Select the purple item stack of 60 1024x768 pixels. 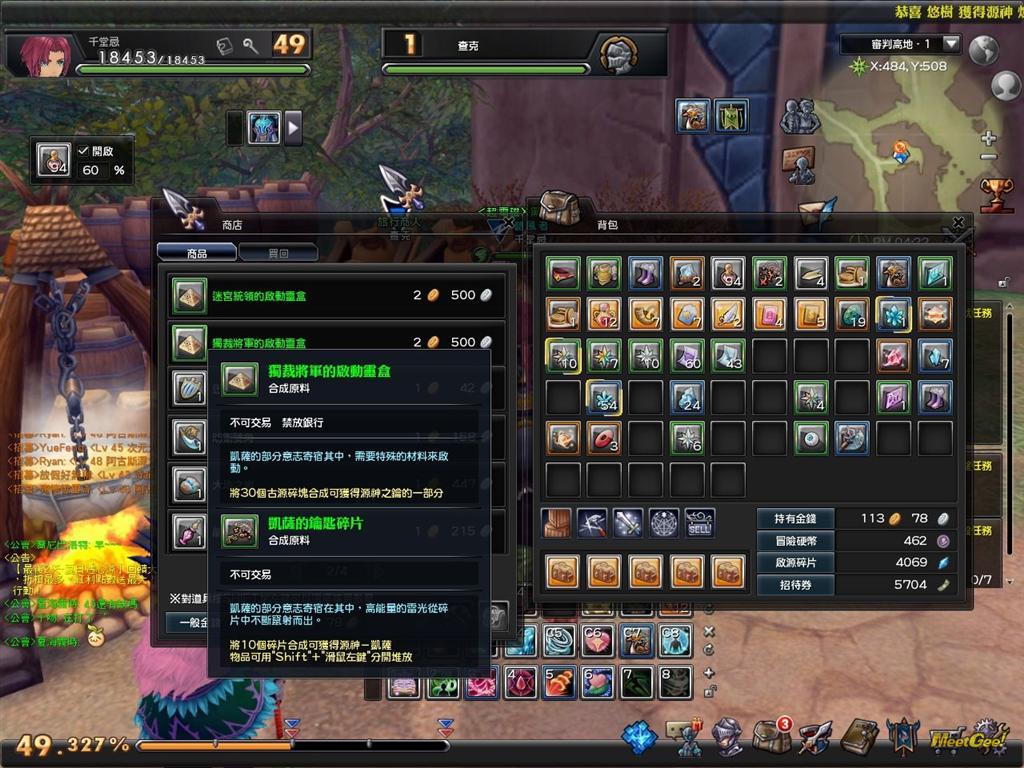point(688,355)
